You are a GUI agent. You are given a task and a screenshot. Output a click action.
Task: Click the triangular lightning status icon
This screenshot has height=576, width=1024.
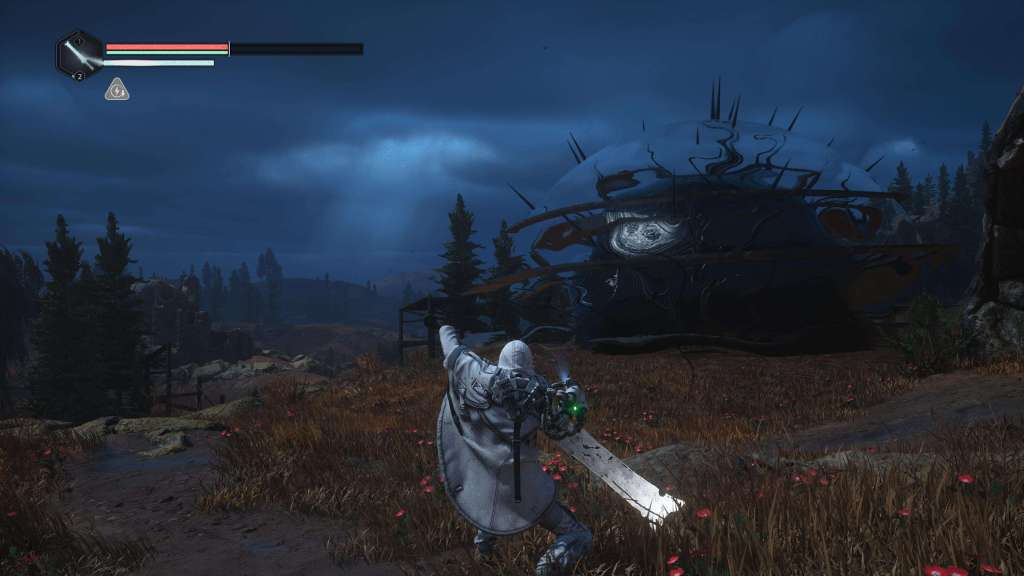click(117, 90)
